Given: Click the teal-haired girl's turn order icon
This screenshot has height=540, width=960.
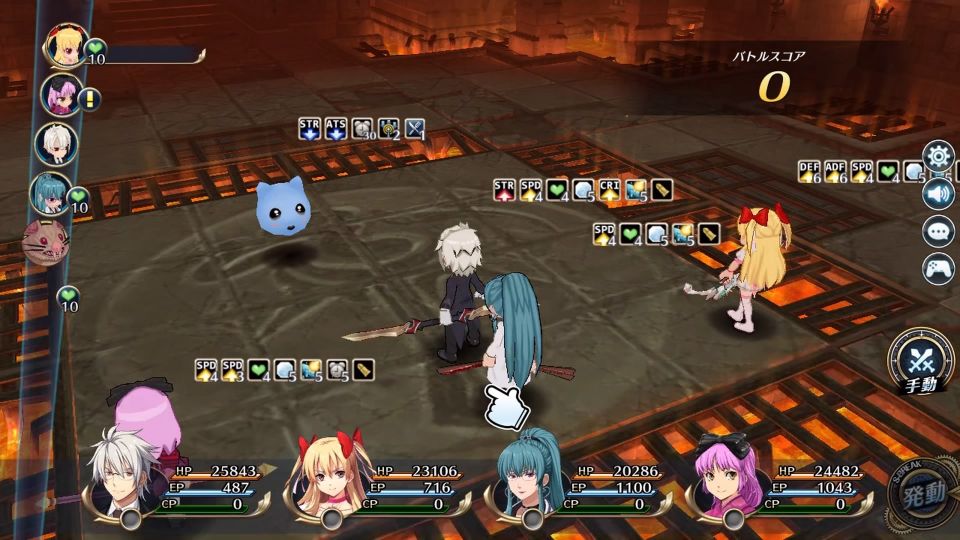Looking at the screenshot, I should pos(49,192).
